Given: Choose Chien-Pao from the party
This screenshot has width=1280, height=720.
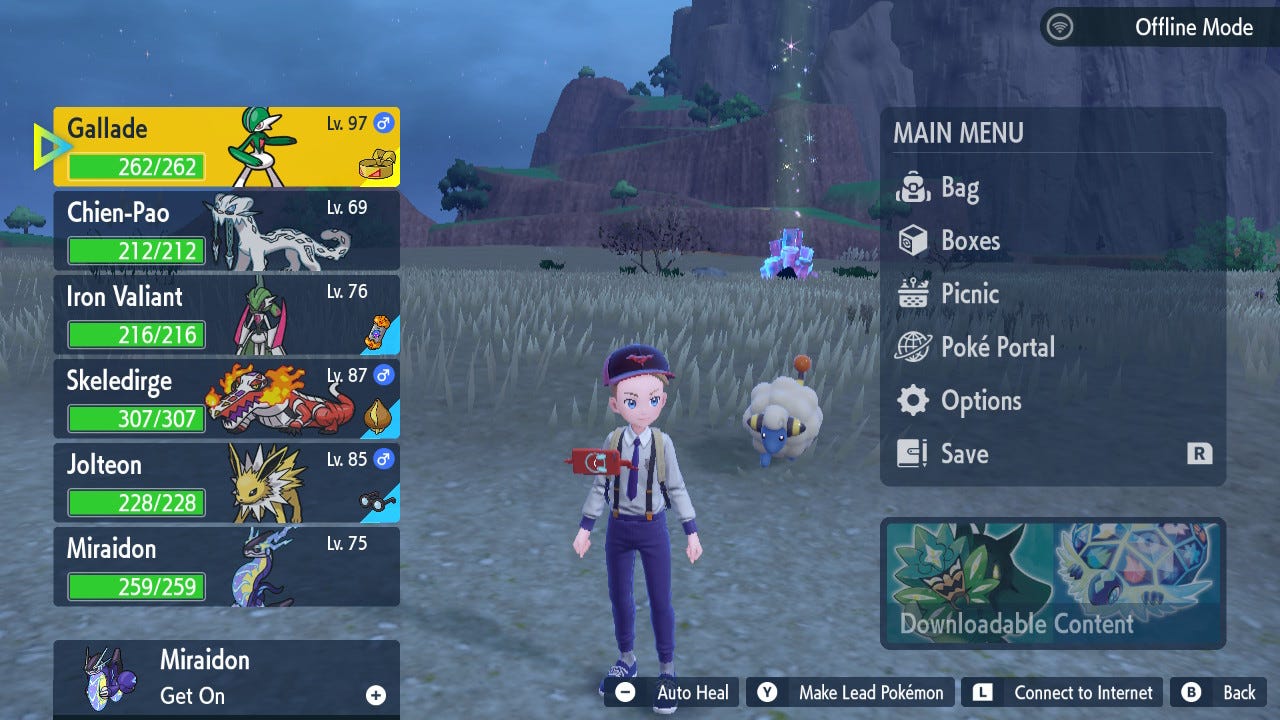Looking at the screenshot, I should point(226,231).
